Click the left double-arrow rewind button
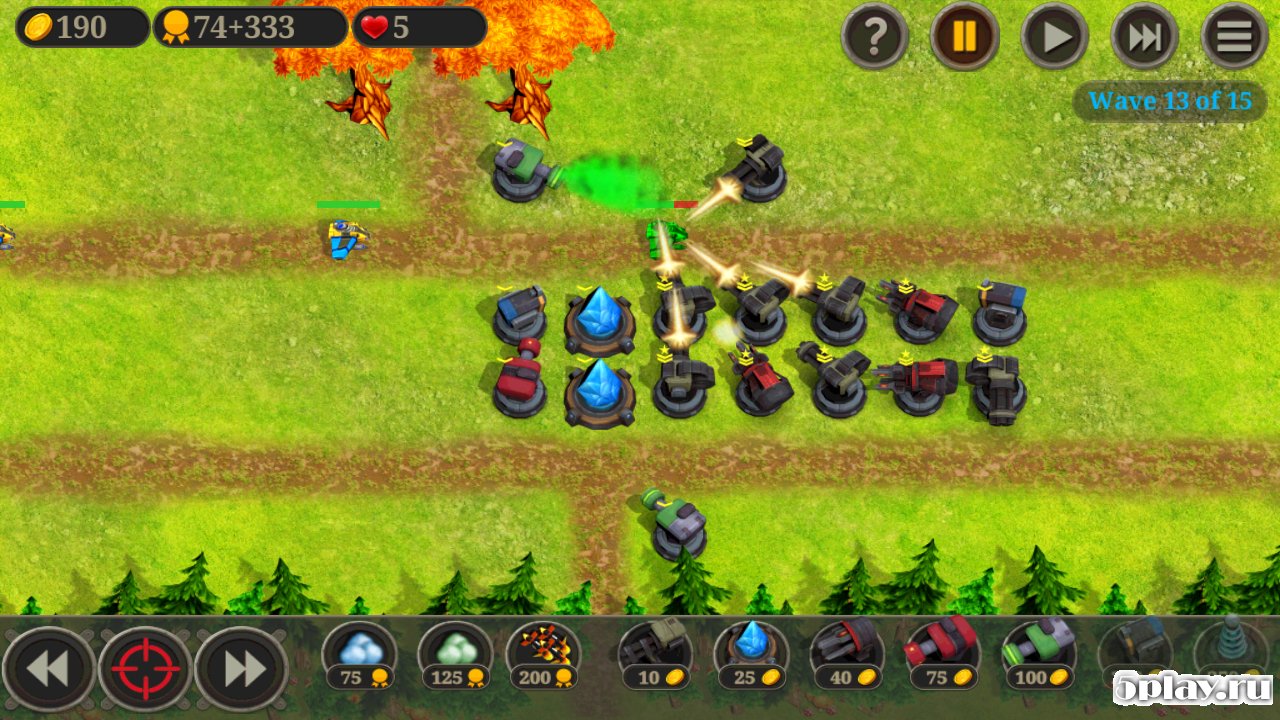 point(48,669)
